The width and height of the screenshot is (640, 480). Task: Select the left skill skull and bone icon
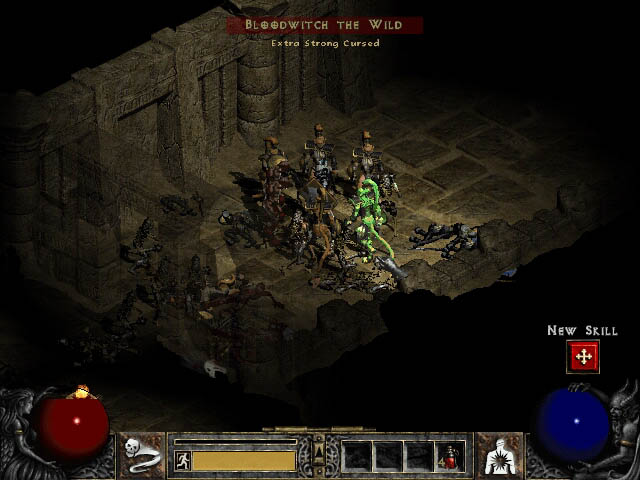(143, 454)
